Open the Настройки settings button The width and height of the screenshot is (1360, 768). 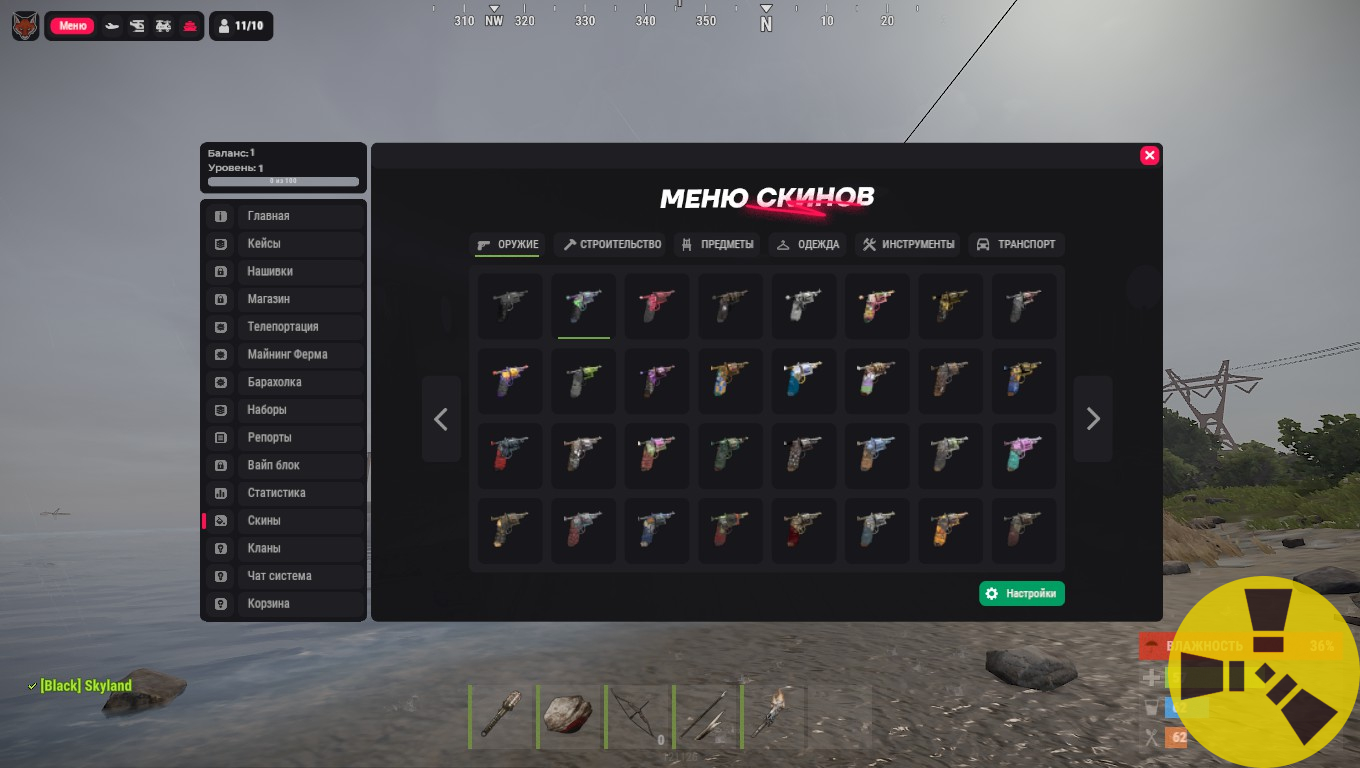click(1021, 594)
